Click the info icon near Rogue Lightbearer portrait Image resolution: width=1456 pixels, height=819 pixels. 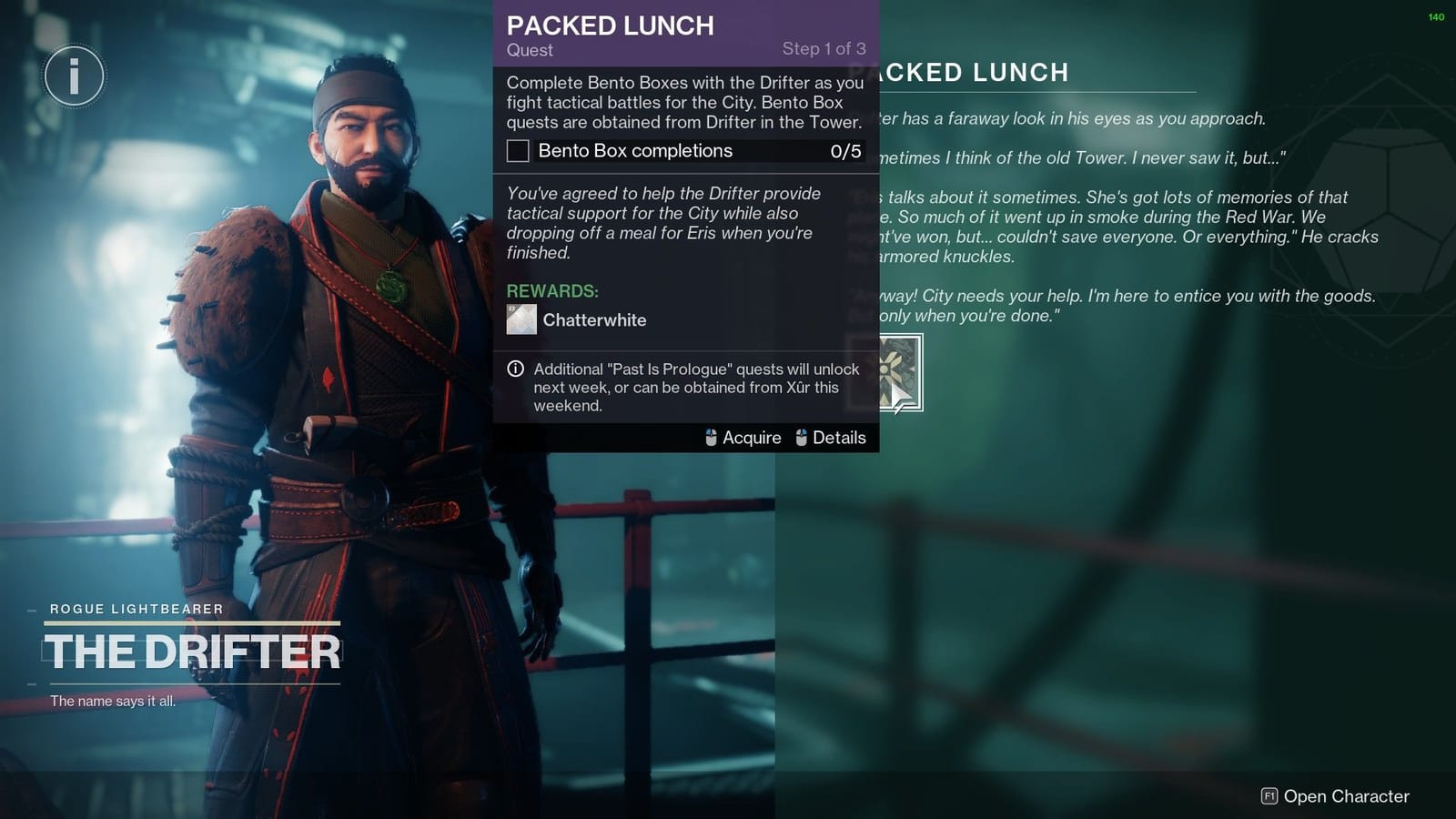tap(74, 76)
